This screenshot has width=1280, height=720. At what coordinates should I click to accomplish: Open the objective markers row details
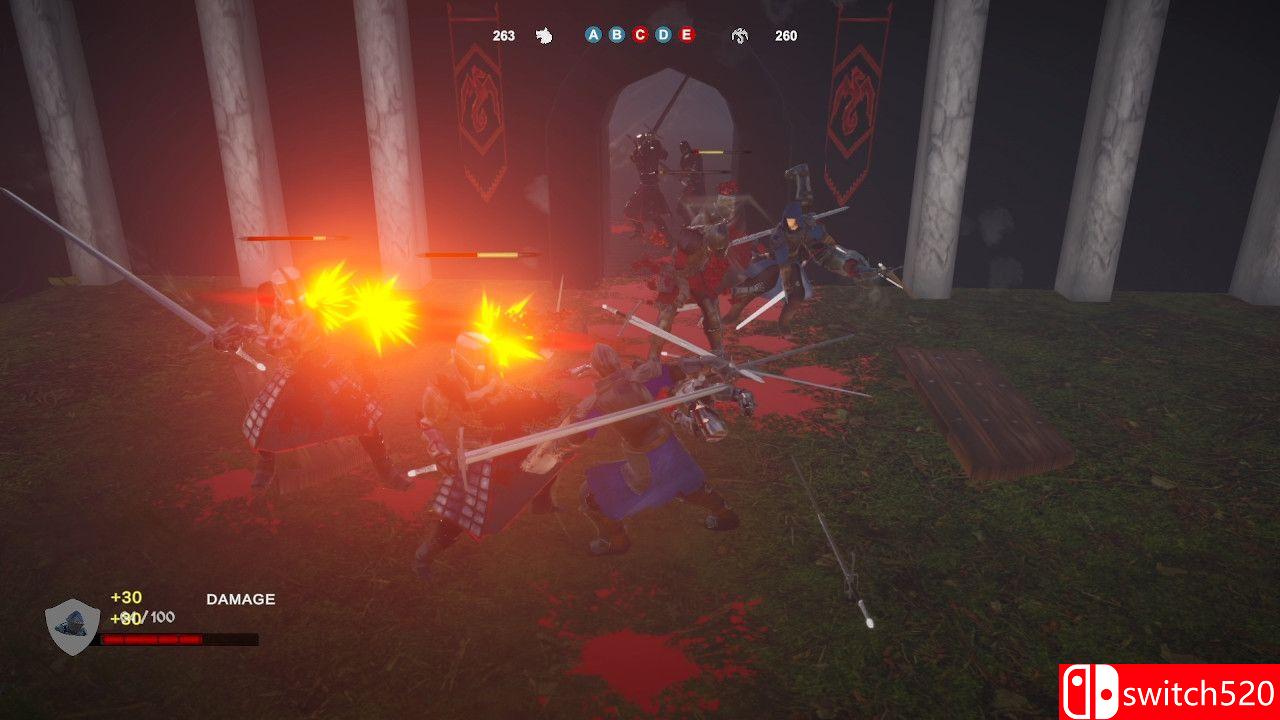[638, 35]
